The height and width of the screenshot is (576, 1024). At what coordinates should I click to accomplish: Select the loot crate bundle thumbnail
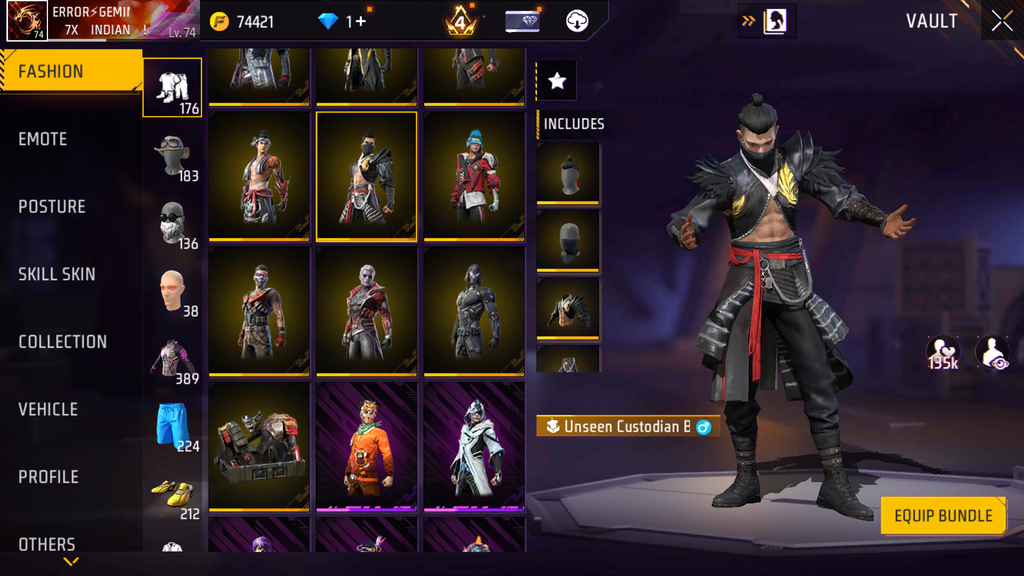[259, 446]
